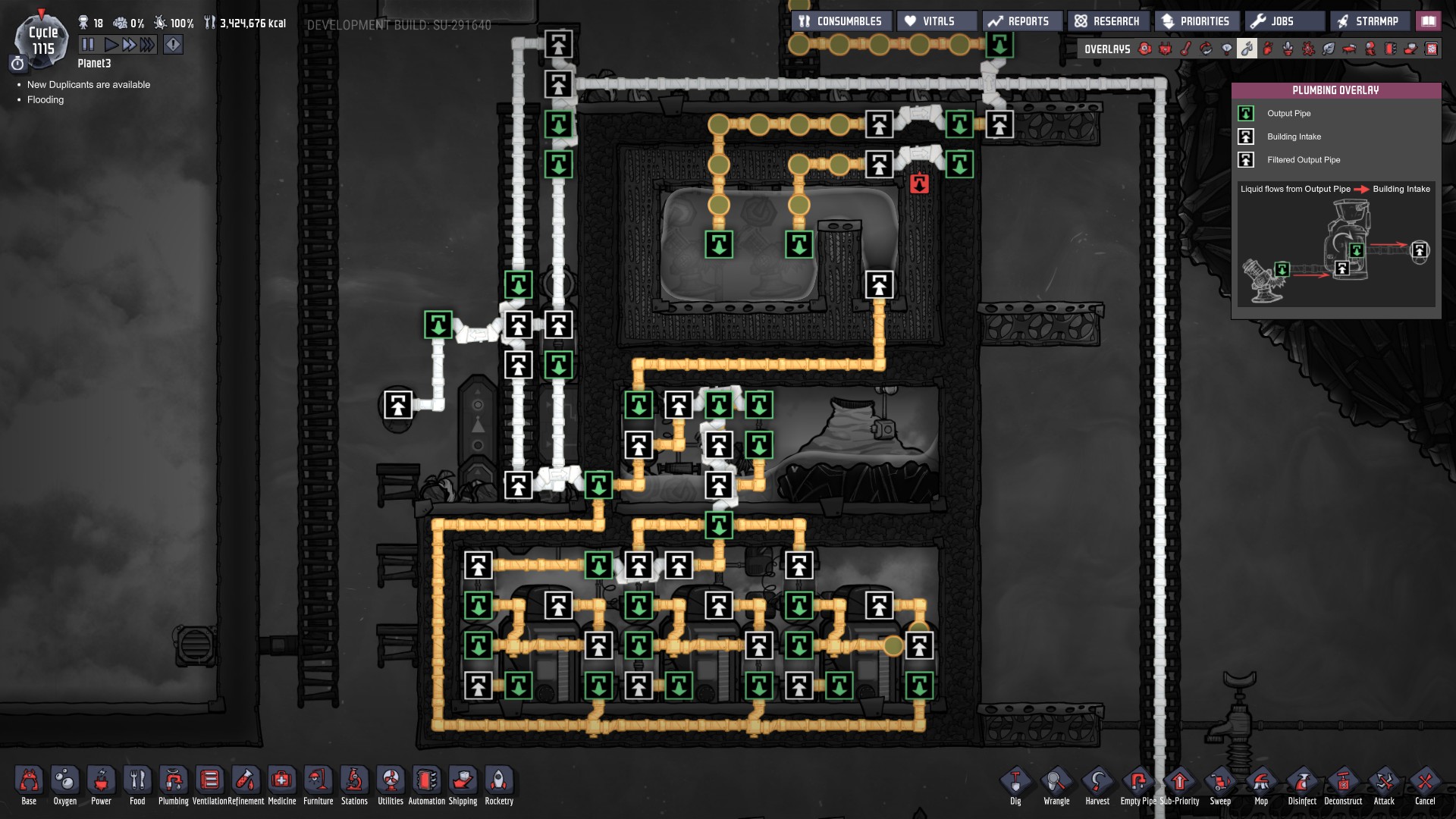Click the Flooding notification
Image resolution: width=1456 pixels, height=819 pixels.
coord(45,99)
